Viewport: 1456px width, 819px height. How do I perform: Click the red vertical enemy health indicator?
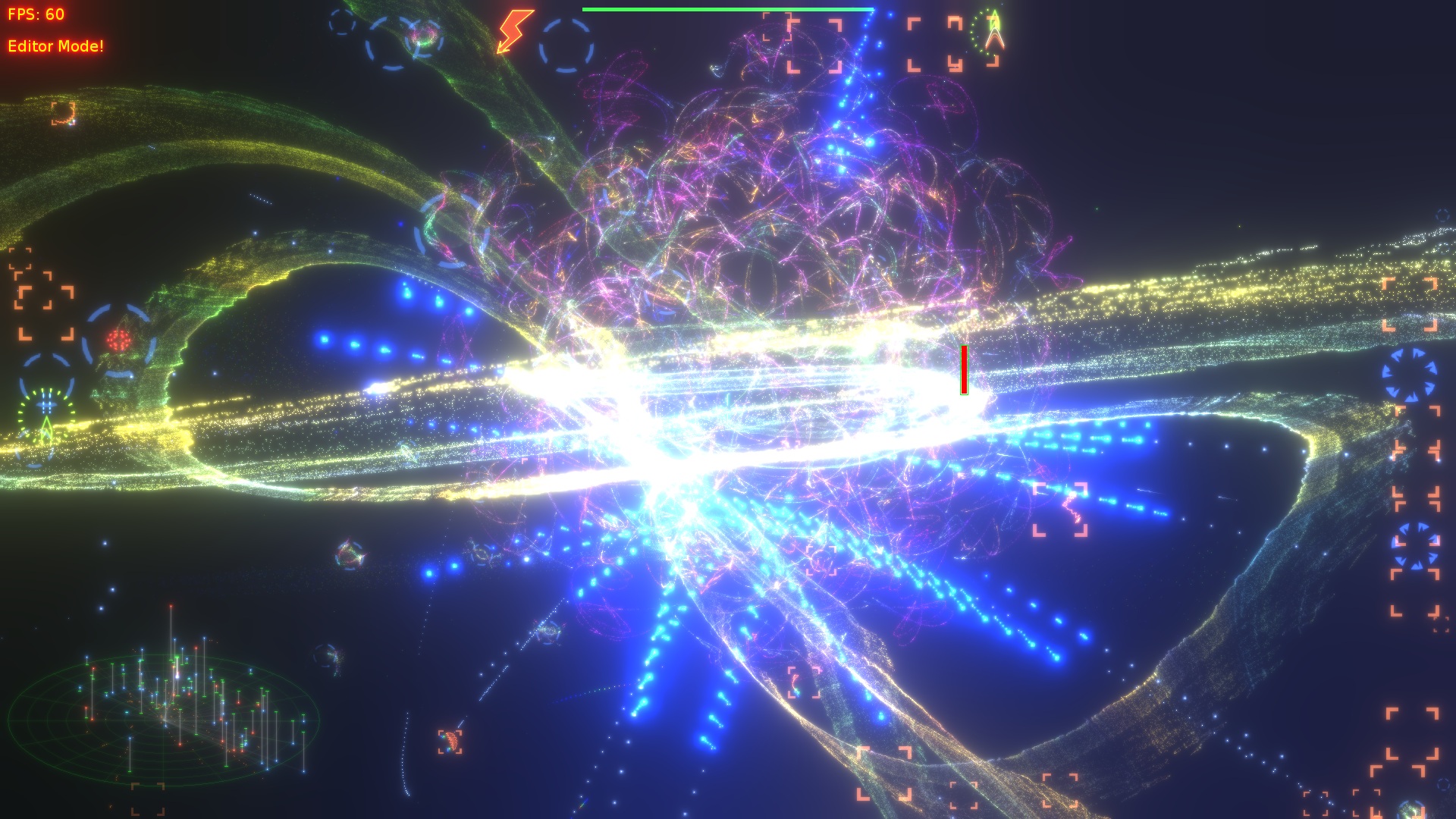[x=963, y=369]
